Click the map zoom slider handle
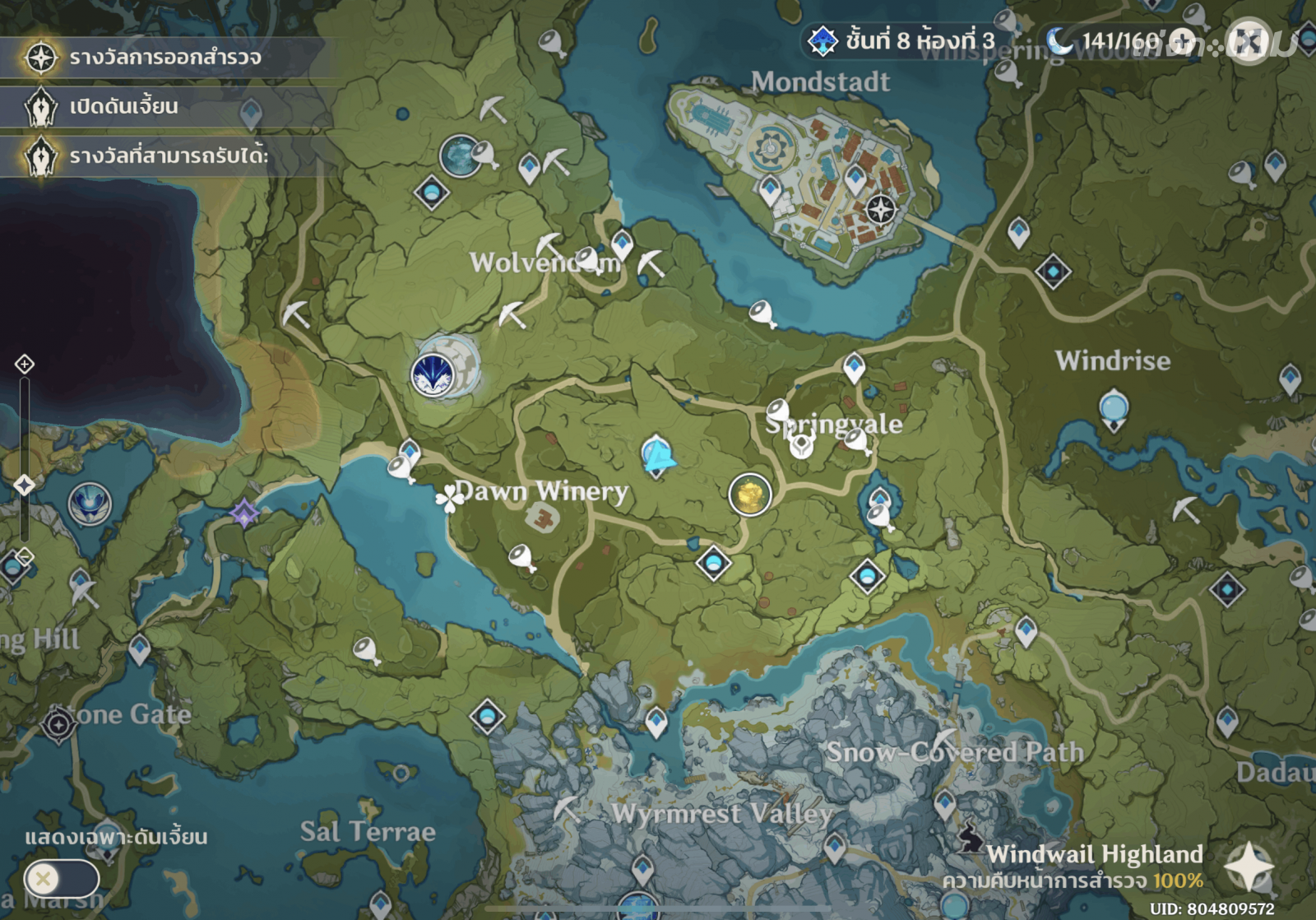The height and width of the screenshot is (920, 1316). tap(25, 485)
